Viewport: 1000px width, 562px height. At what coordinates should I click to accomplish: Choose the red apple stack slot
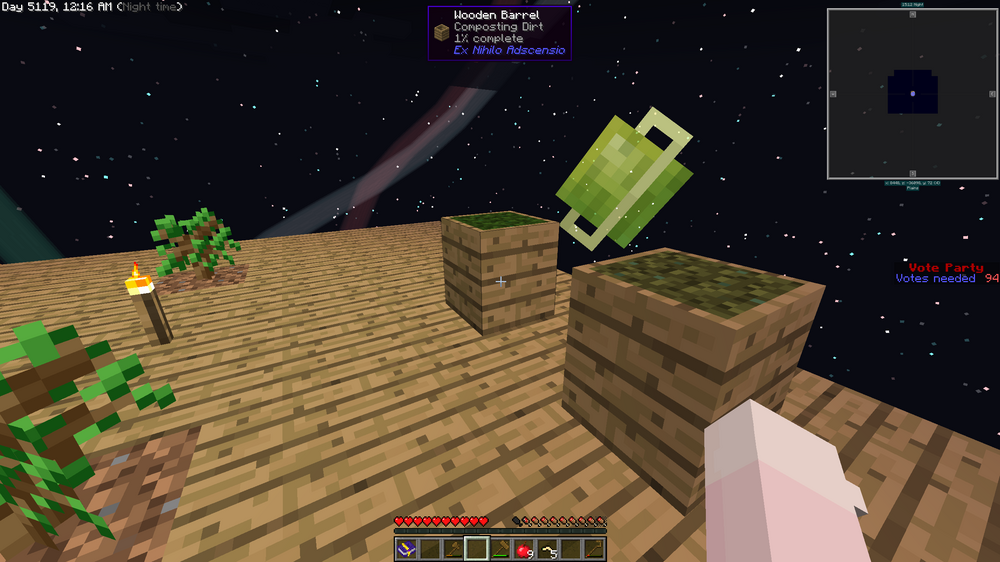click(x=523, y=549)
